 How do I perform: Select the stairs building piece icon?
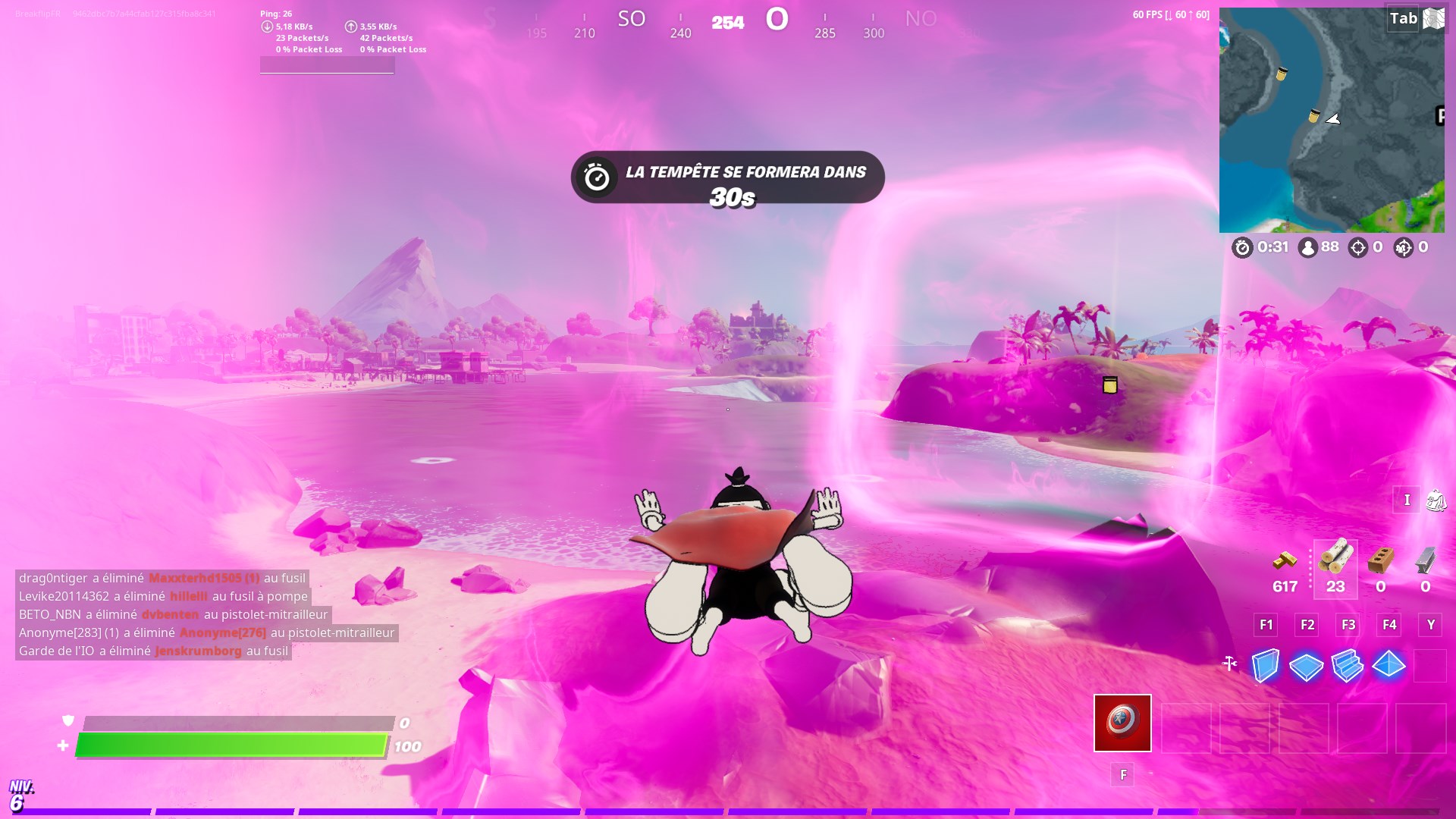[x=1348, y=665]
